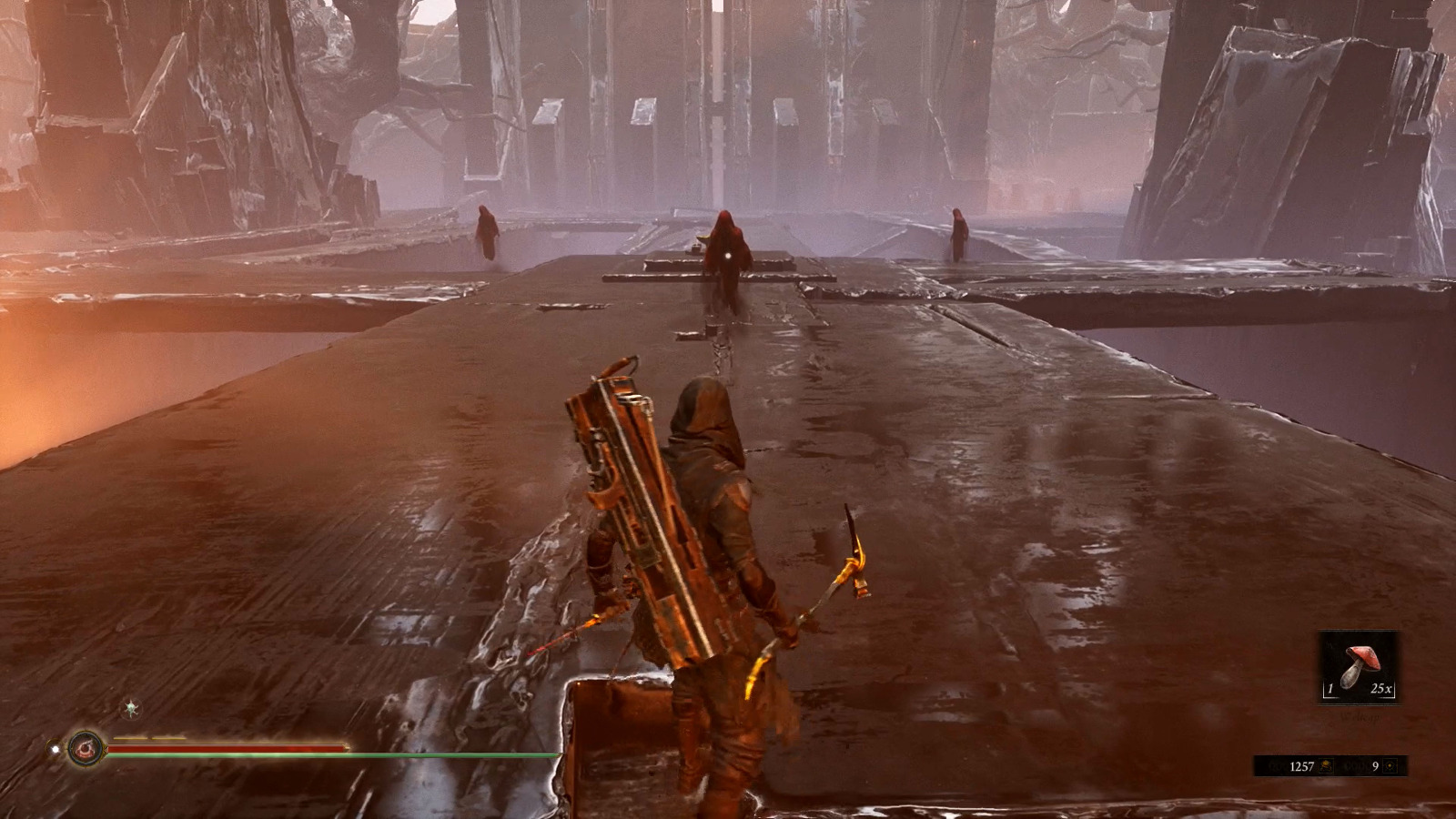The height and width of the screenshot is (819, 1456).
Task: Click the glowing white orb left of the eye emblem
Action: tap(56, 748)
